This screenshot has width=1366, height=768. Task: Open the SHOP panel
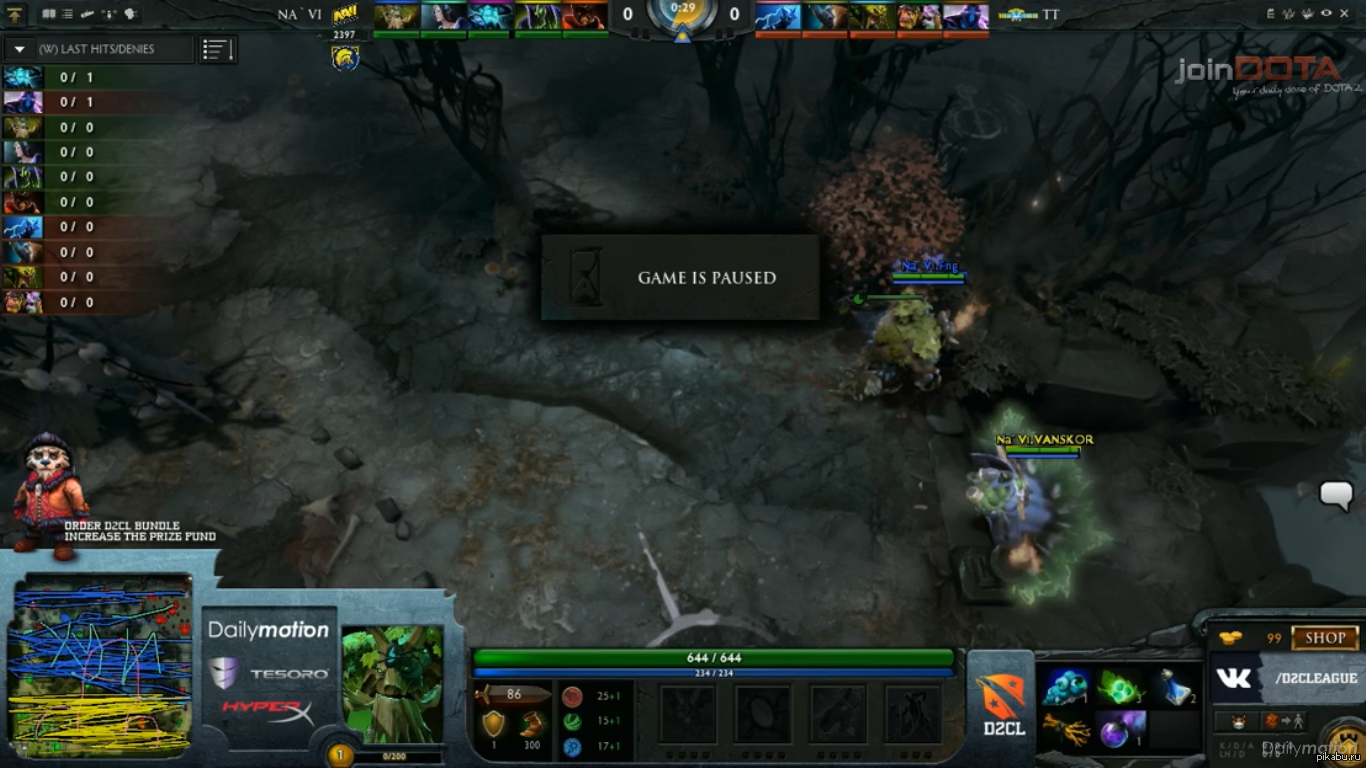tap(1324, 638)
